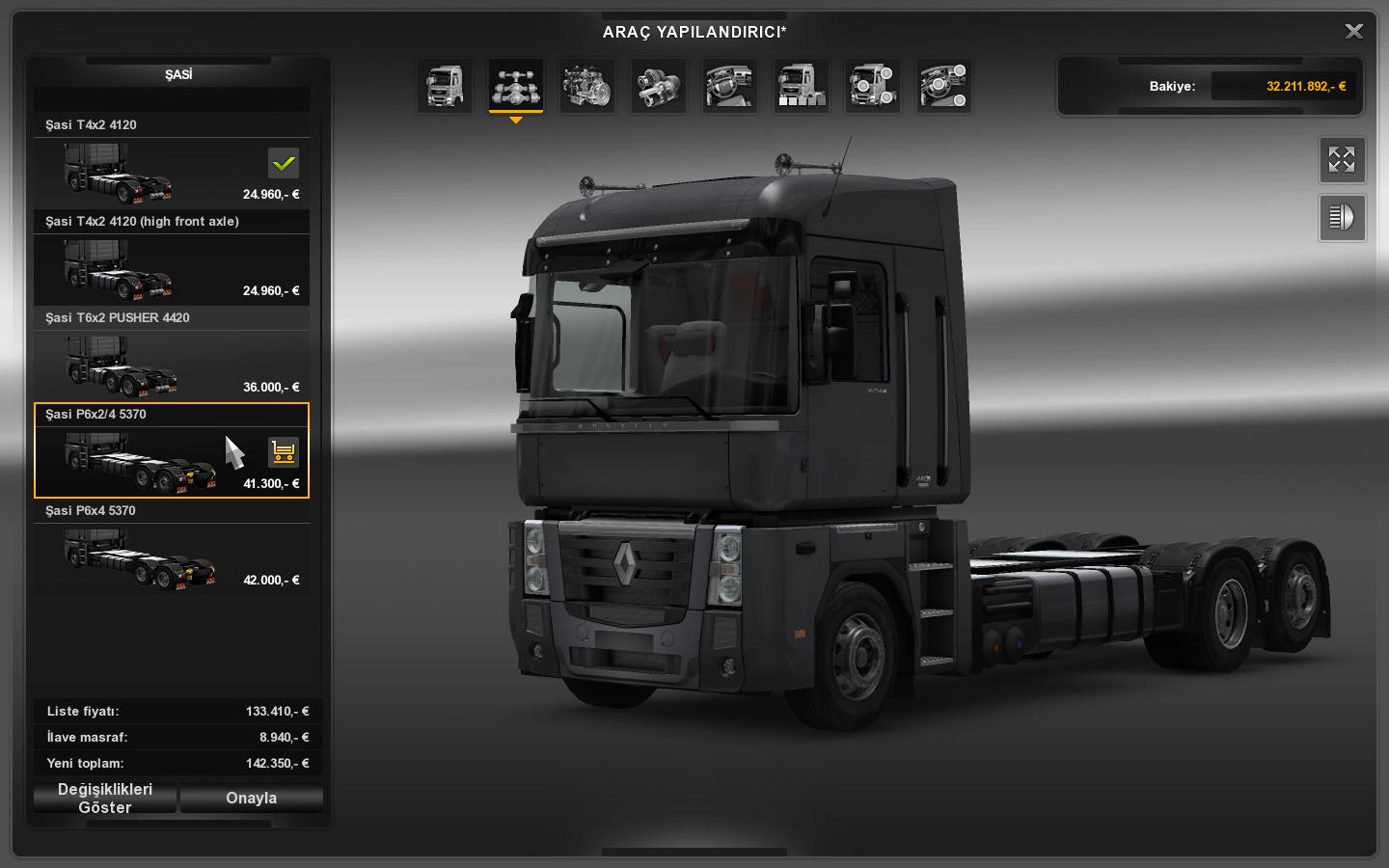Open the steering wheel interior tab
Screen dimensions: 1389x868
pyautogui.click(x=730, y=86)
